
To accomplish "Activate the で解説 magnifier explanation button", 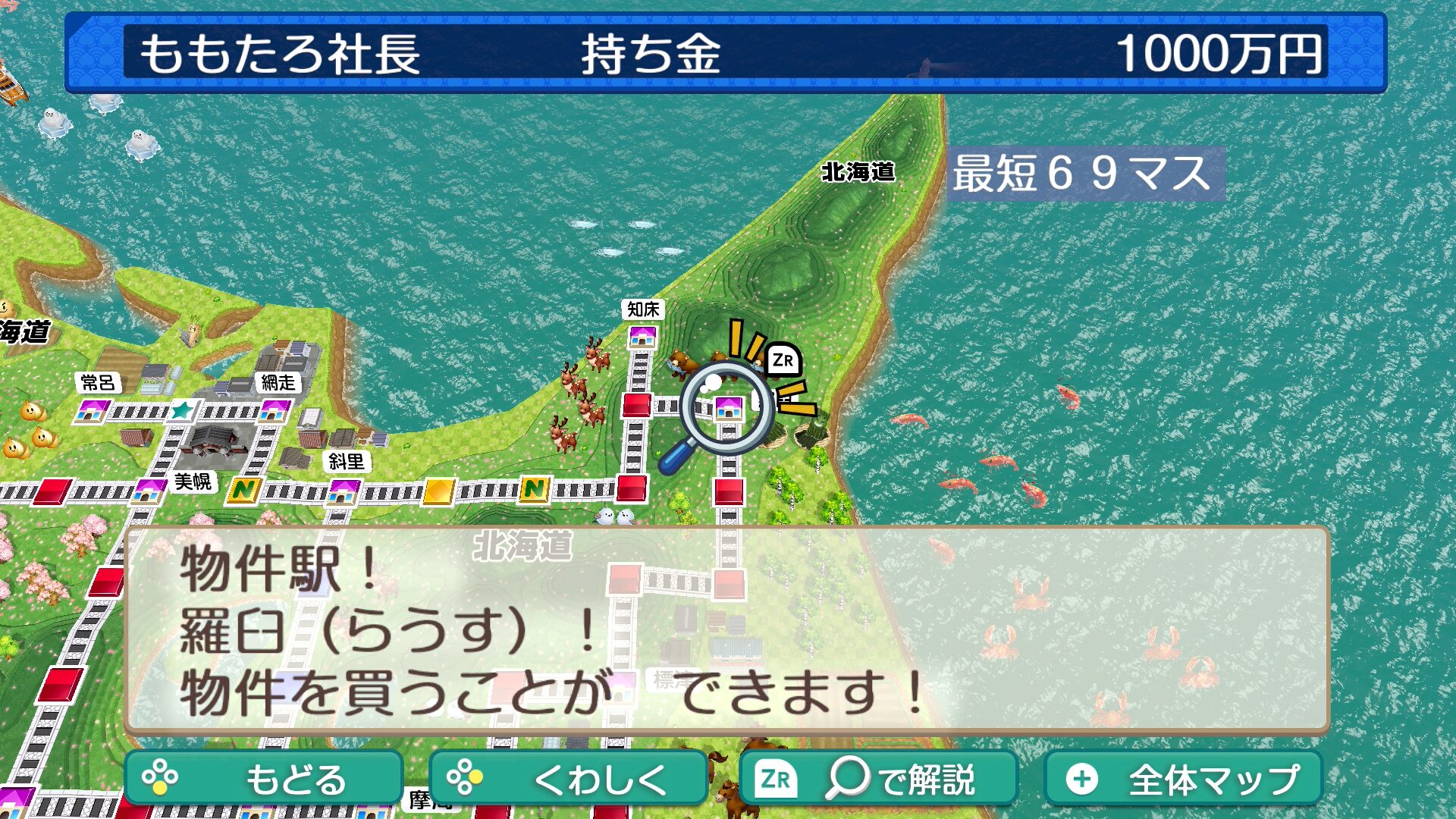I will [878, 779].
